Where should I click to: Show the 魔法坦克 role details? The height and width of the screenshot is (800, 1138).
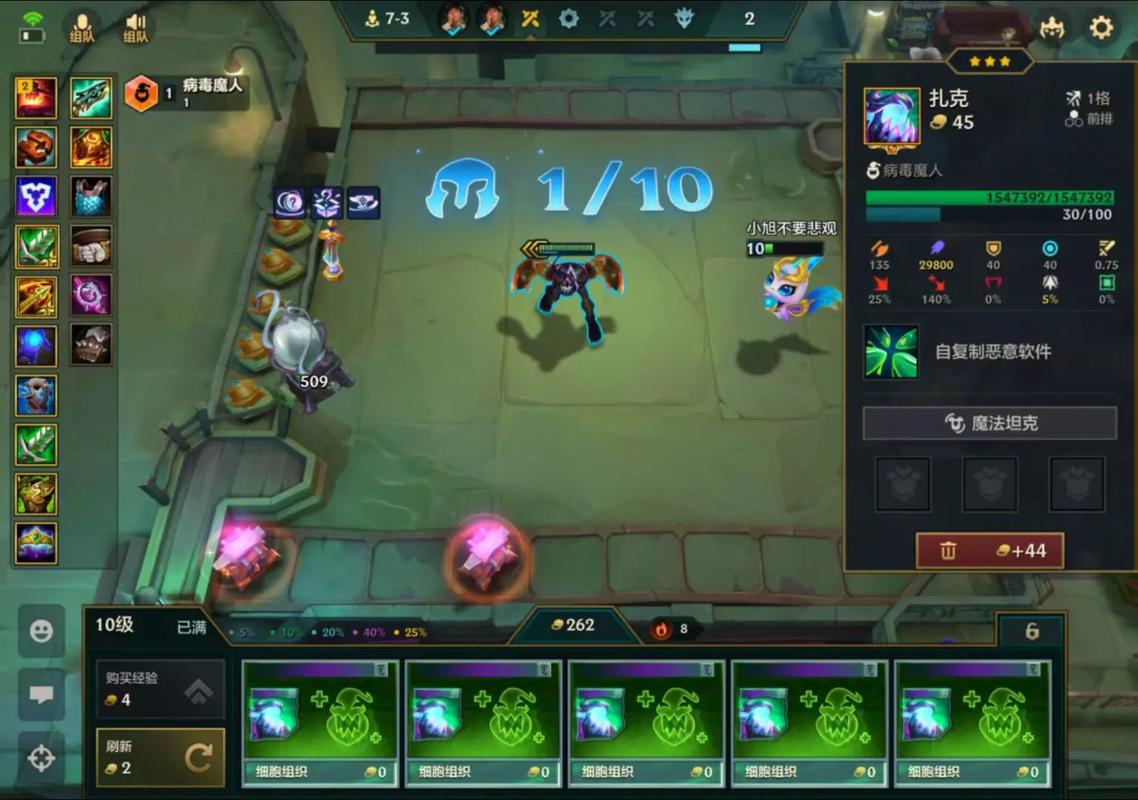coord(989,423)
